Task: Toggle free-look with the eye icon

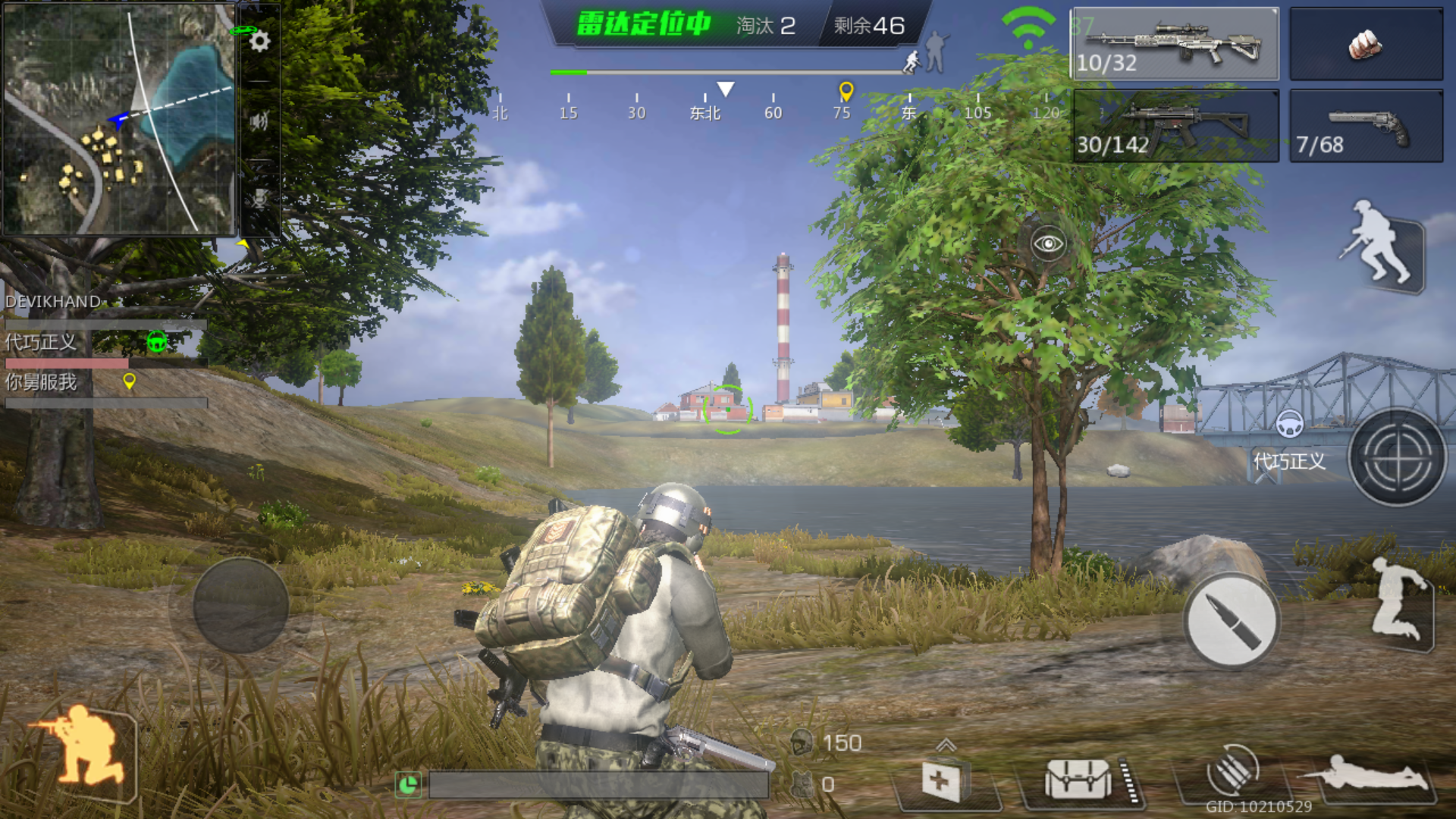Action: [x=1049, y=244]
